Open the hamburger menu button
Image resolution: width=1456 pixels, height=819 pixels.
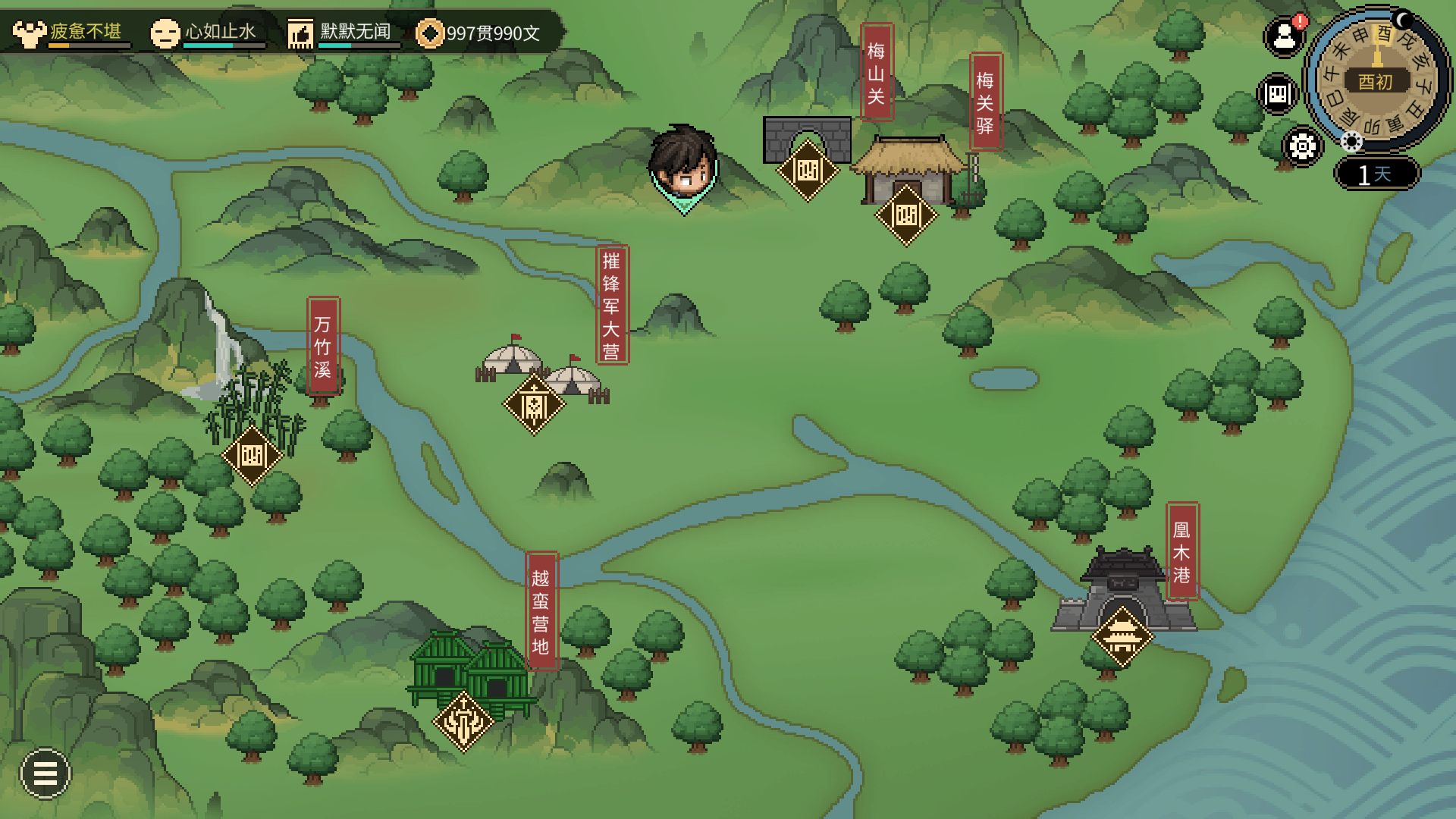pyautogui.click(x=45, y=773)
